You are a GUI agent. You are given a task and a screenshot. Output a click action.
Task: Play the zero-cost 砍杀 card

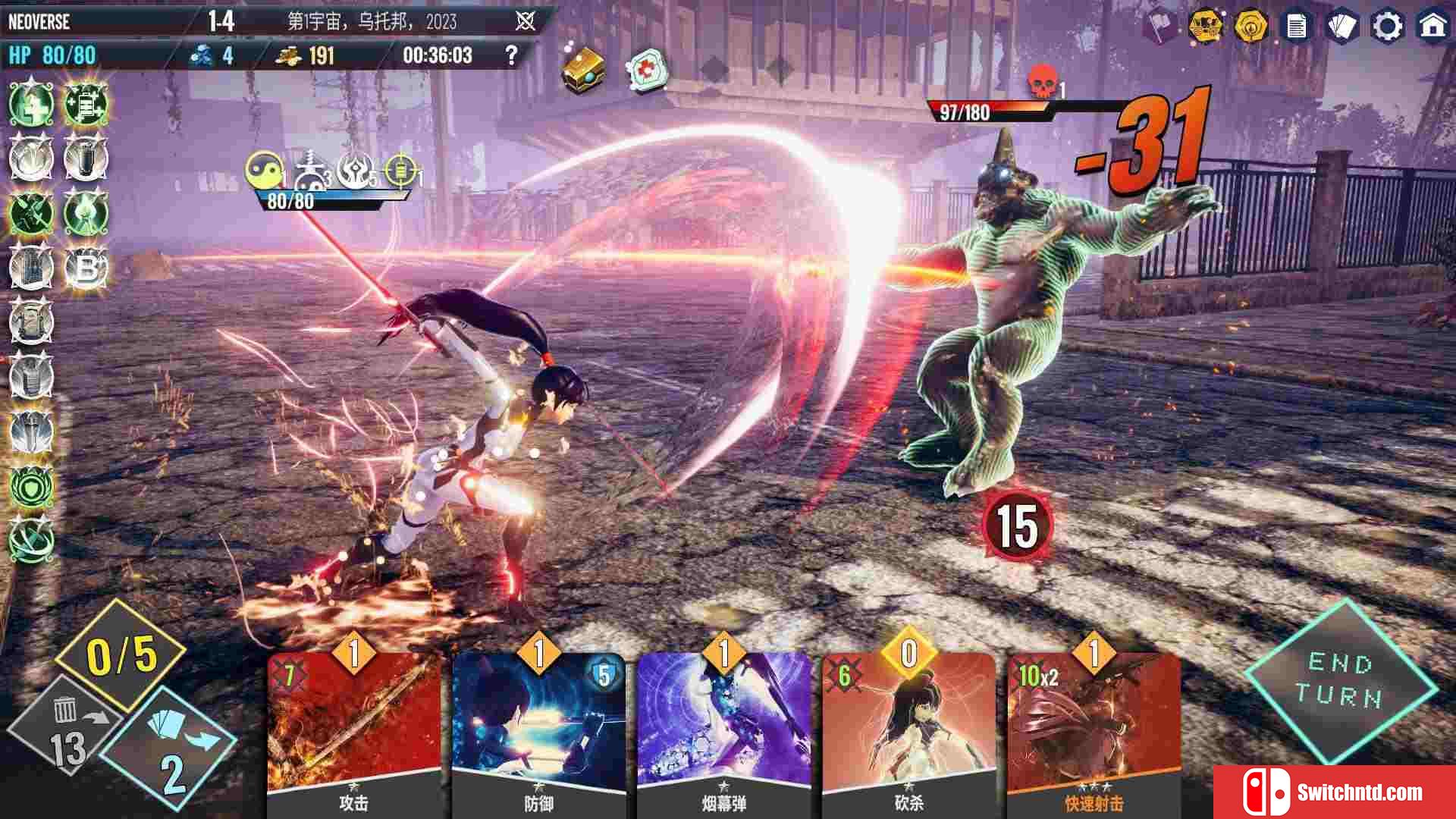click(x=908, y=728)
